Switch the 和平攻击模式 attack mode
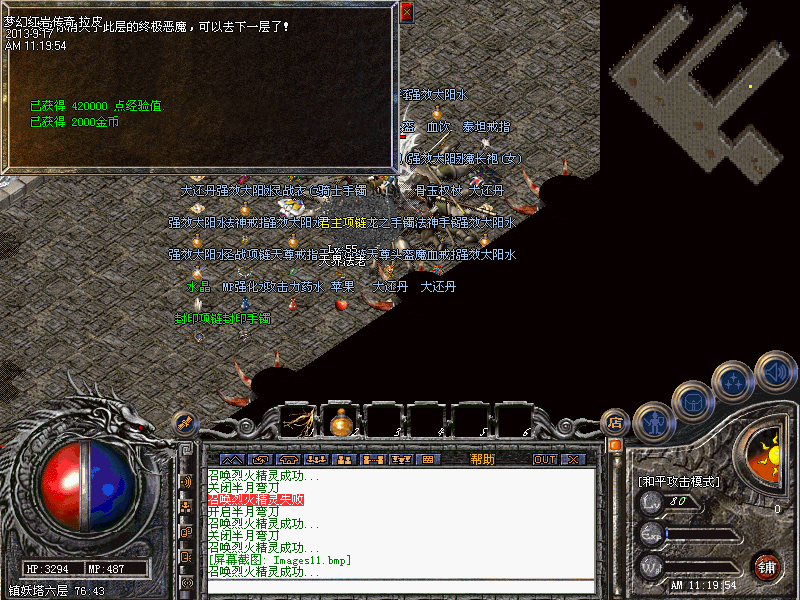 [679, 481]
